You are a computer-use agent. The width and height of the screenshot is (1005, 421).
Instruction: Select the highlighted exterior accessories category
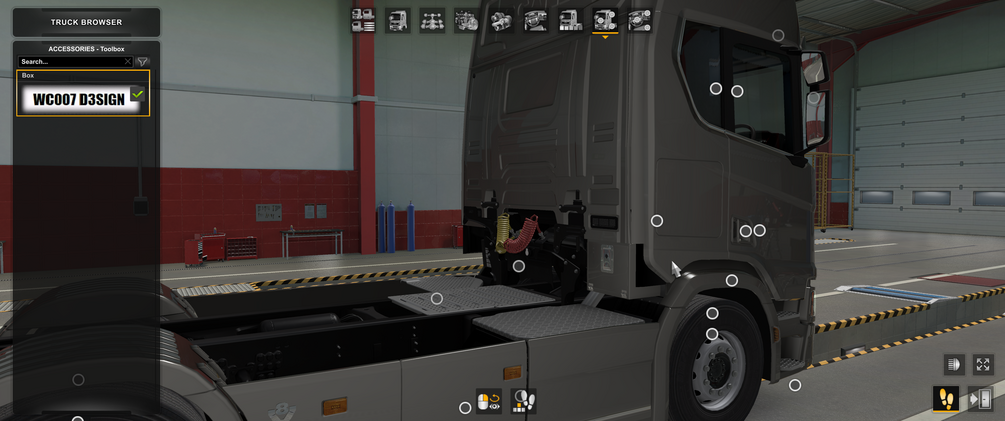[x=605, y=20]
